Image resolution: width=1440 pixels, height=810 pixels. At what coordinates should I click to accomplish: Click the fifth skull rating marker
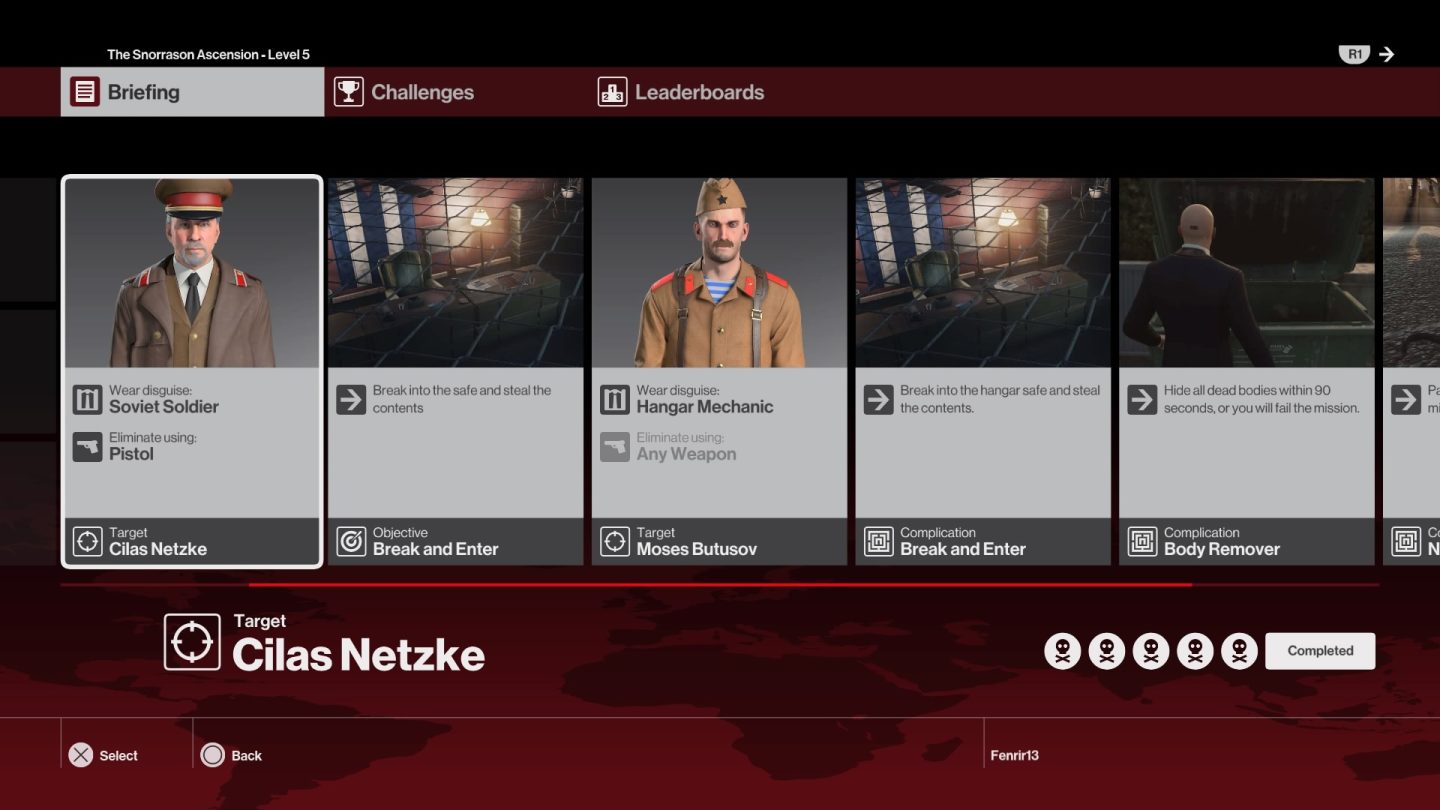click(1239, 650)
